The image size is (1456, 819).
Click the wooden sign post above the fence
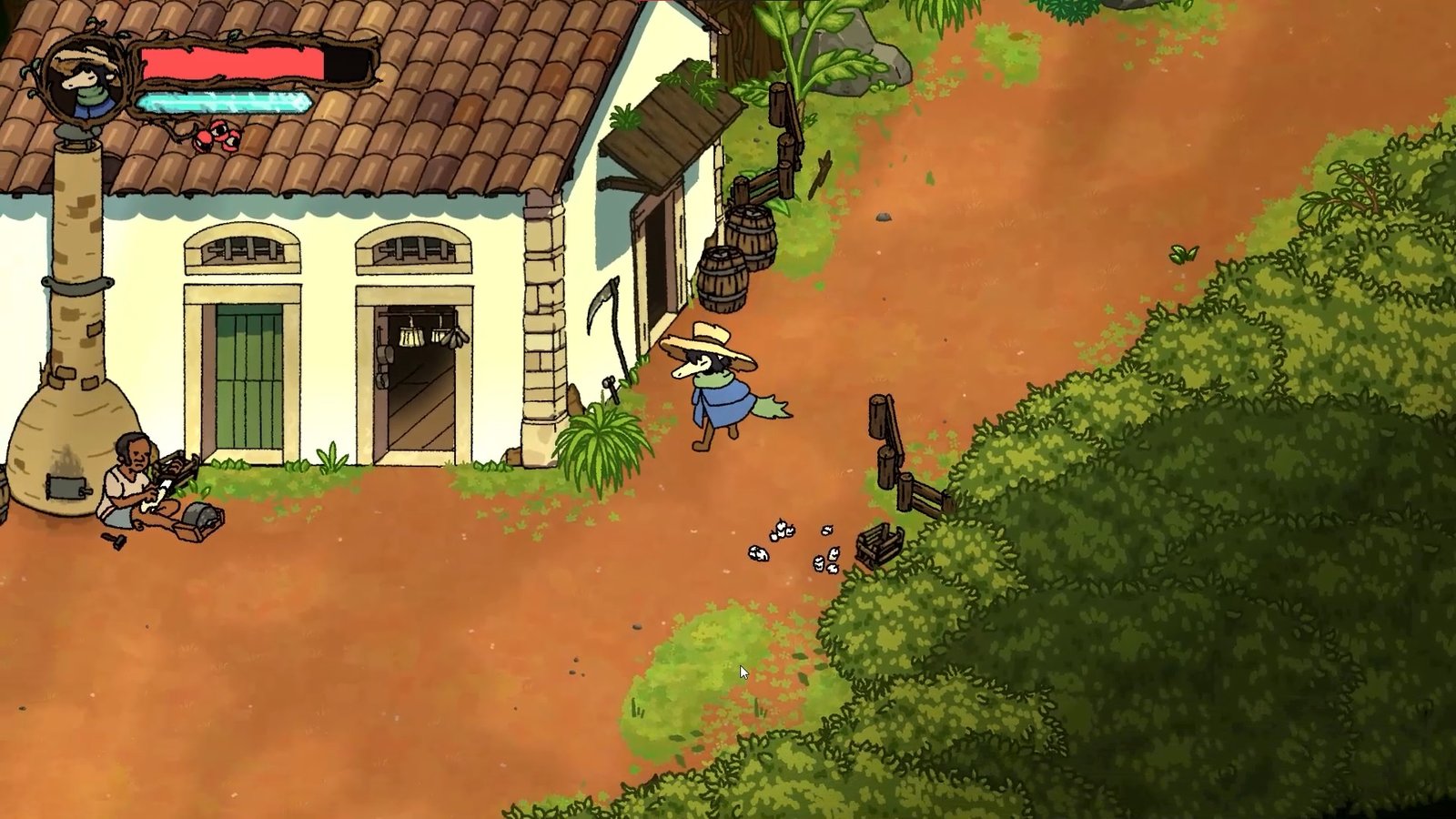(776, 105)
